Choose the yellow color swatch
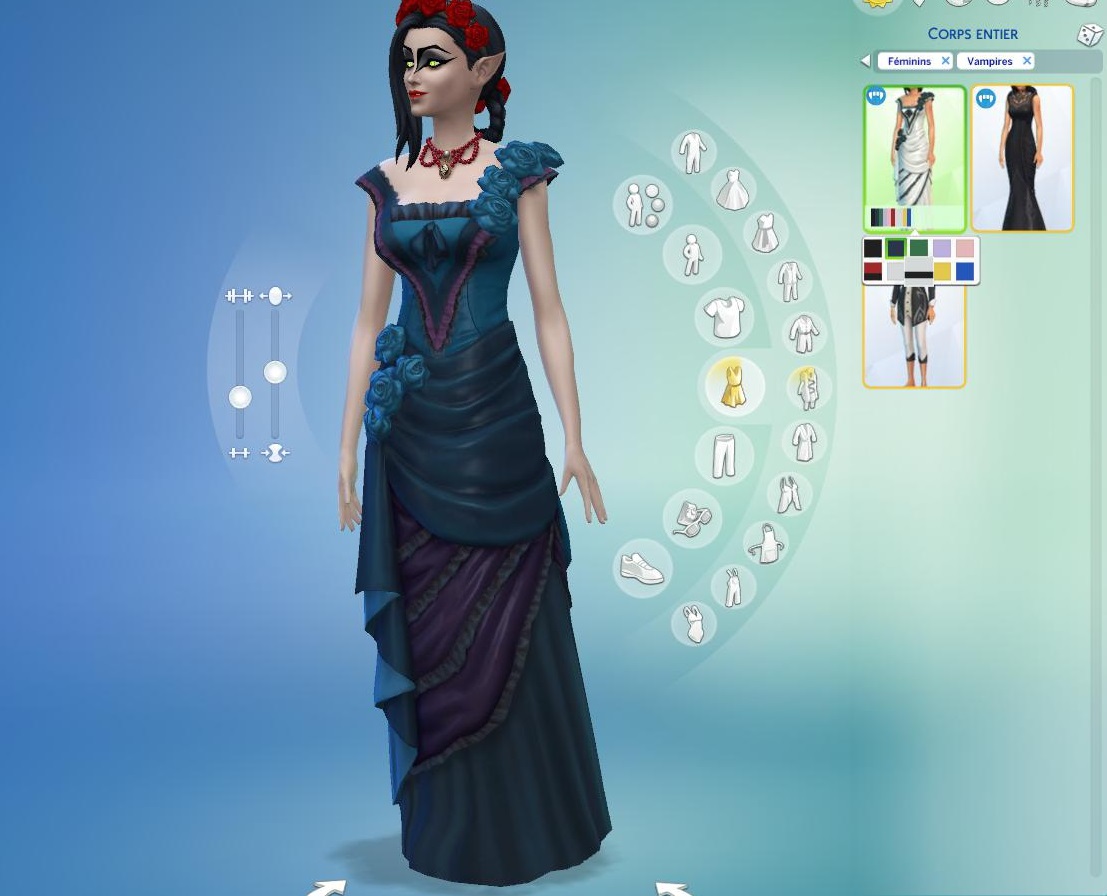 click(942, 271)
